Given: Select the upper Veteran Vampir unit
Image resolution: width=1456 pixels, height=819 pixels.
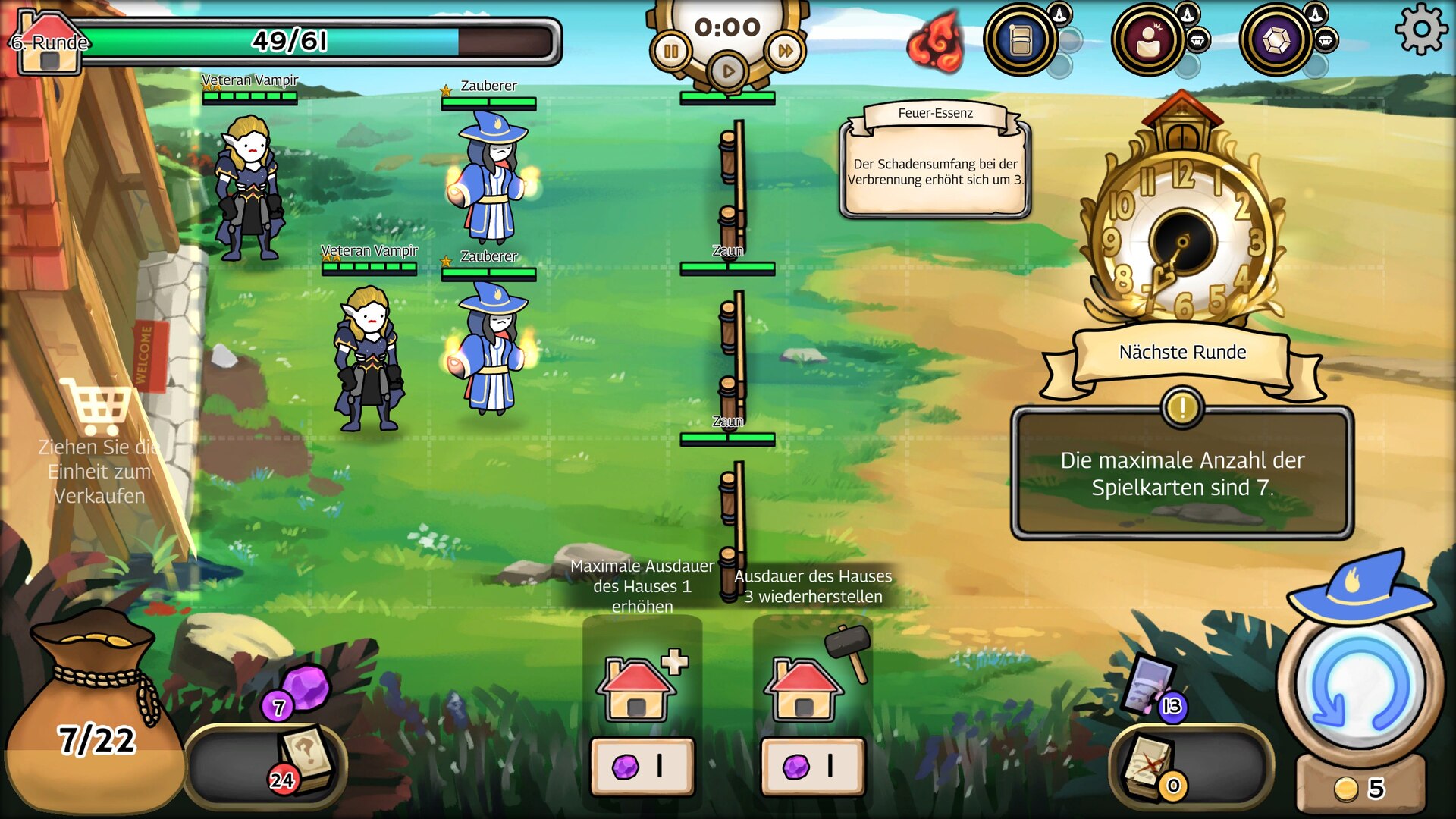Looking at the screenshot, I should pyautogui.click(x=248, y=190).
